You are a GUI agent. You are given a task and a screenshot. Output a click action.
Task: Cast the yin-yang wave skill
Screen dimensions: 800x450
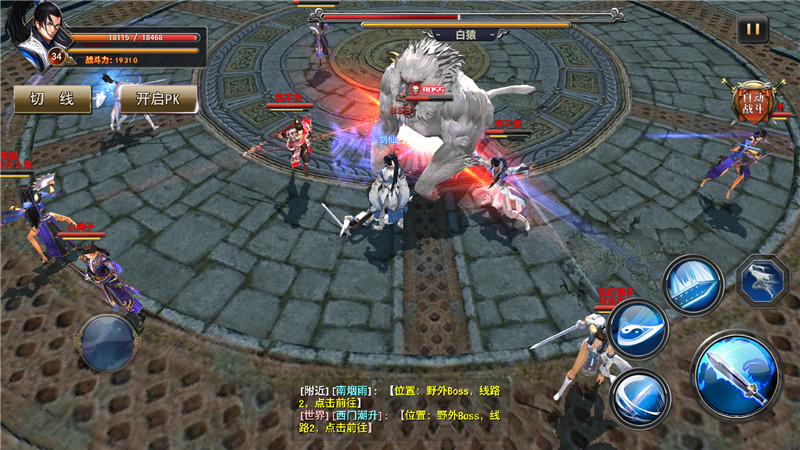pos(637,328)
